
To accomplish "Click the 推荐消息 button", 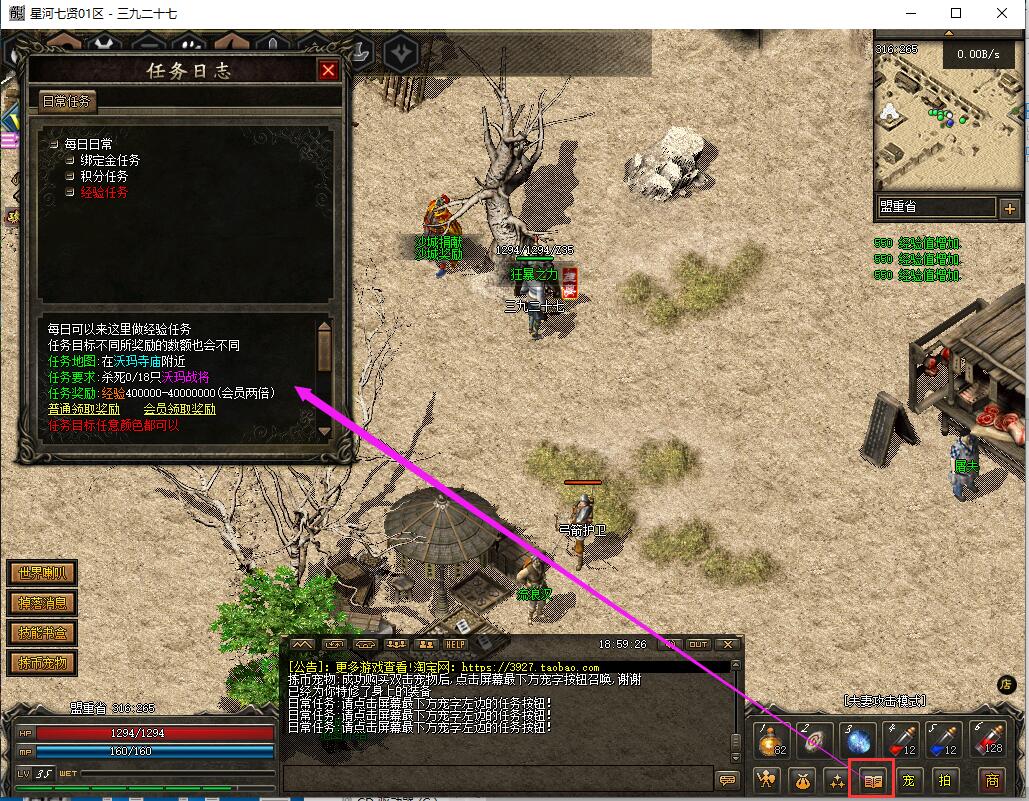I will coord(42,603).
